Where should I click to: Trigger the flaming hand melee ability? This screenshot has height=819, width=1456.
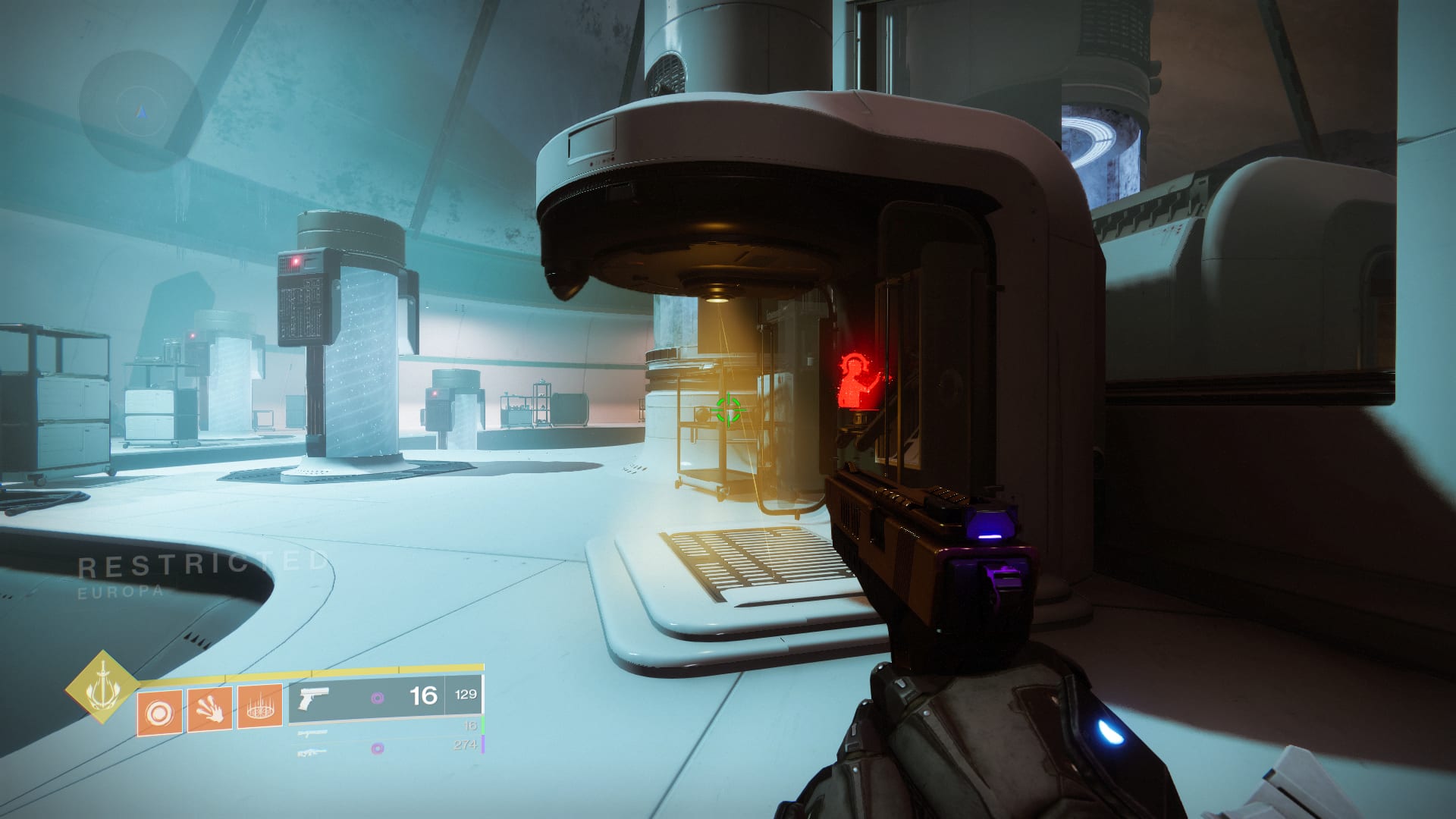(x=209, y=710)
